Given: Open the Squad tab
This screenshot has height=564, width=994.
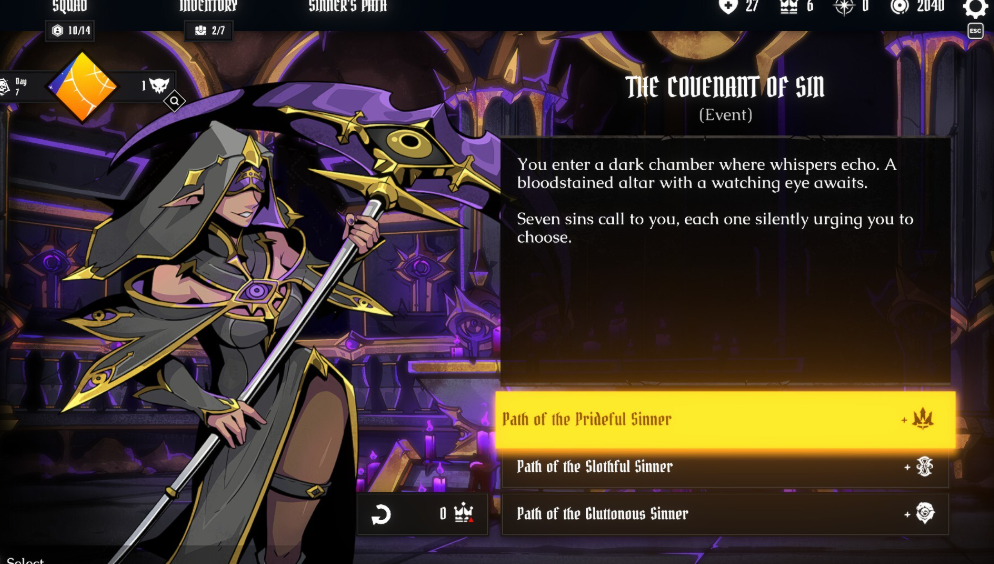Looking at the screenshot, I should [70, 8].
